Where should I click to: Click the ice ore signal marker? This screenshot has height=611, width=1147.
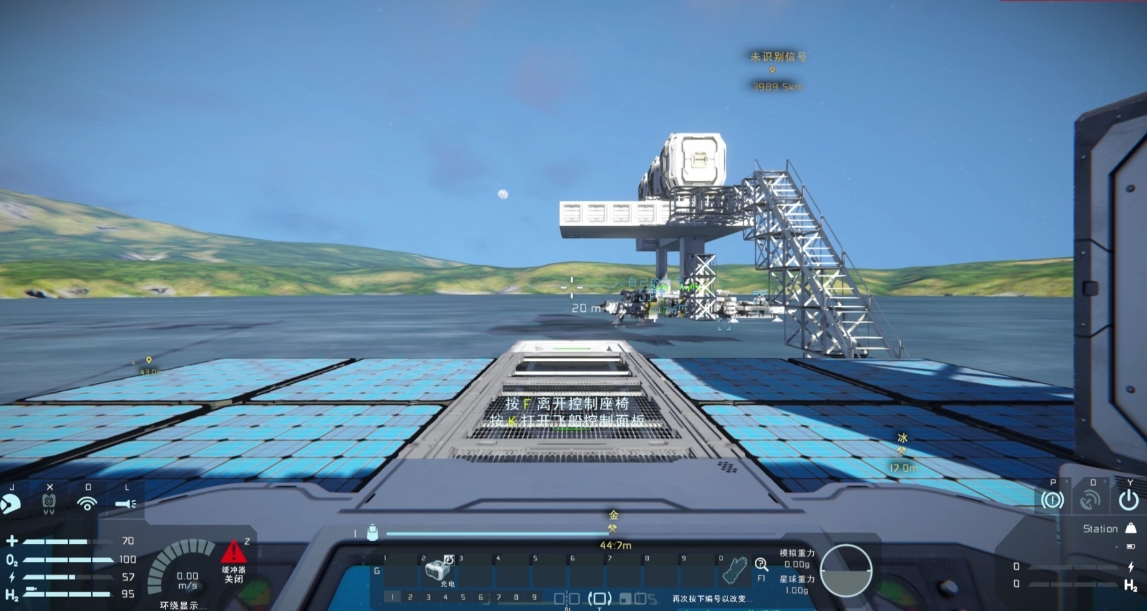(x=901, y=451)
